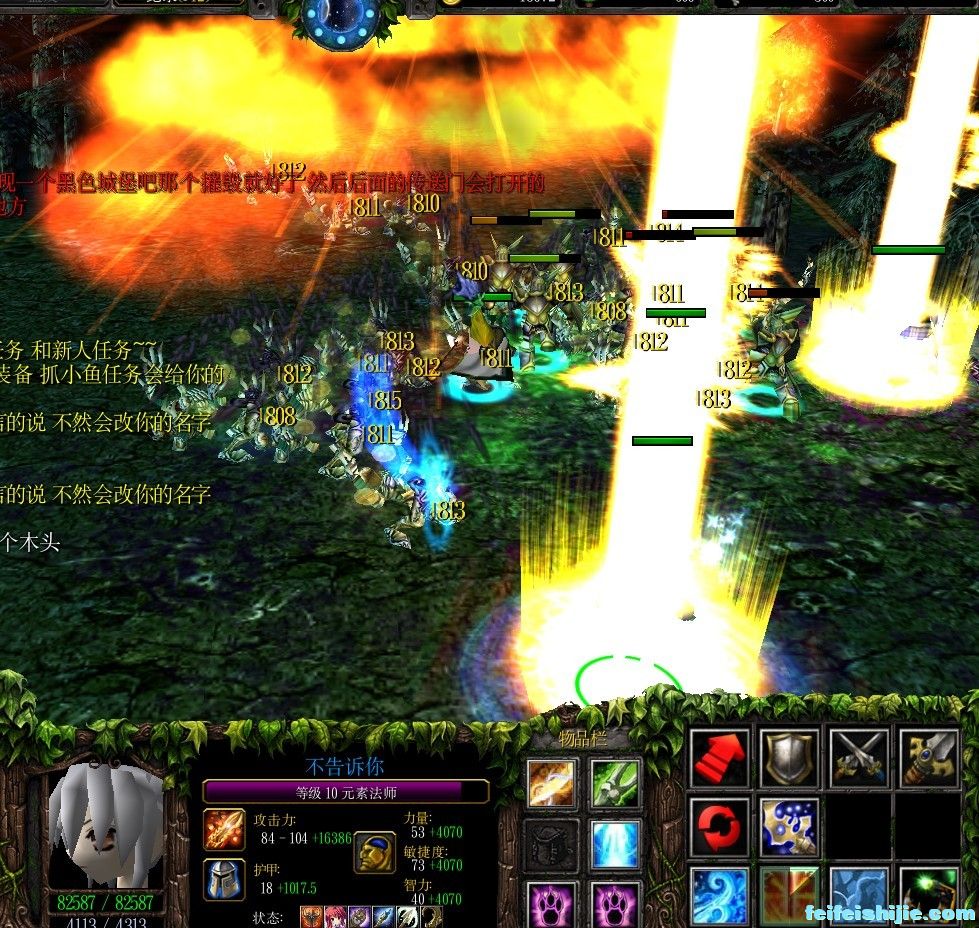Activate the single sword hilt command
Viewport: 979px width, 928px height.
pyautogui.click(x=928, y=759)
